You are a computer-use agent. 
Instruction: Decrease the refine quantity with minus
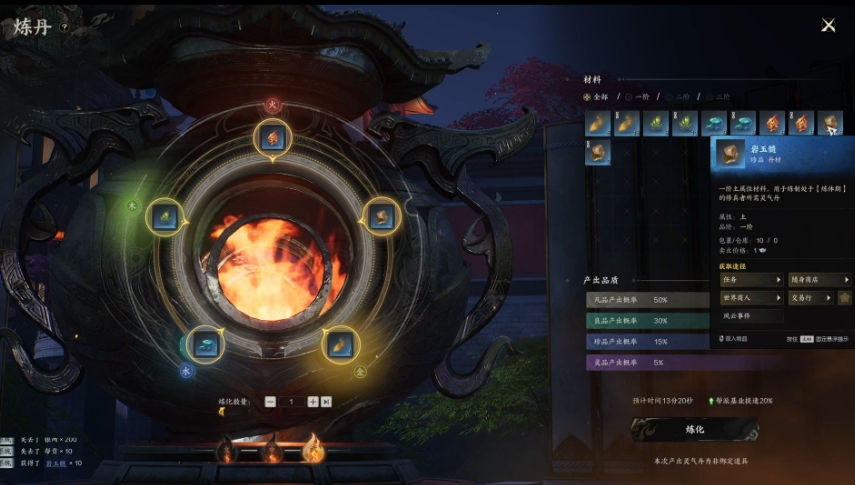[x=270, y=401]
